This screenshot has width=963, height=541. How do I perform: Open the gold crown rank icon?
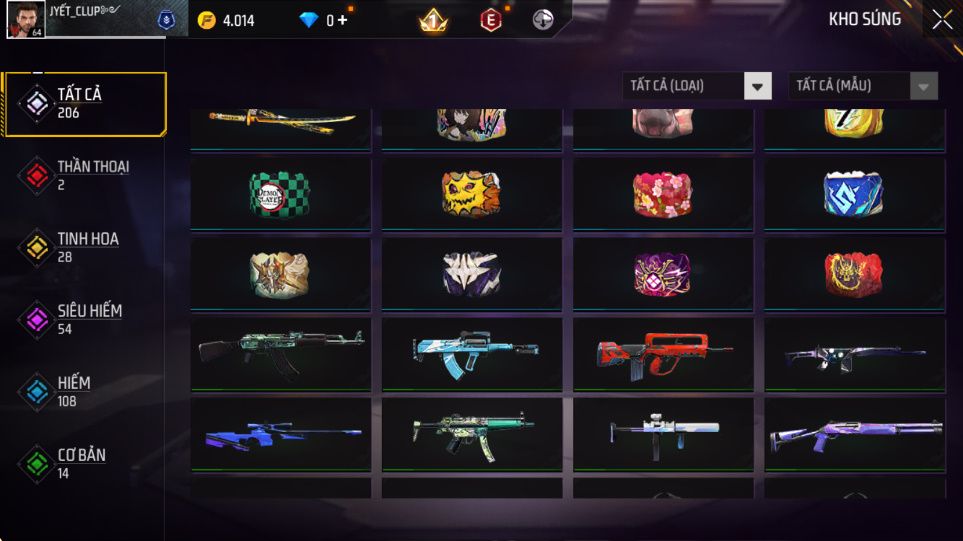[x=433, y=20]
